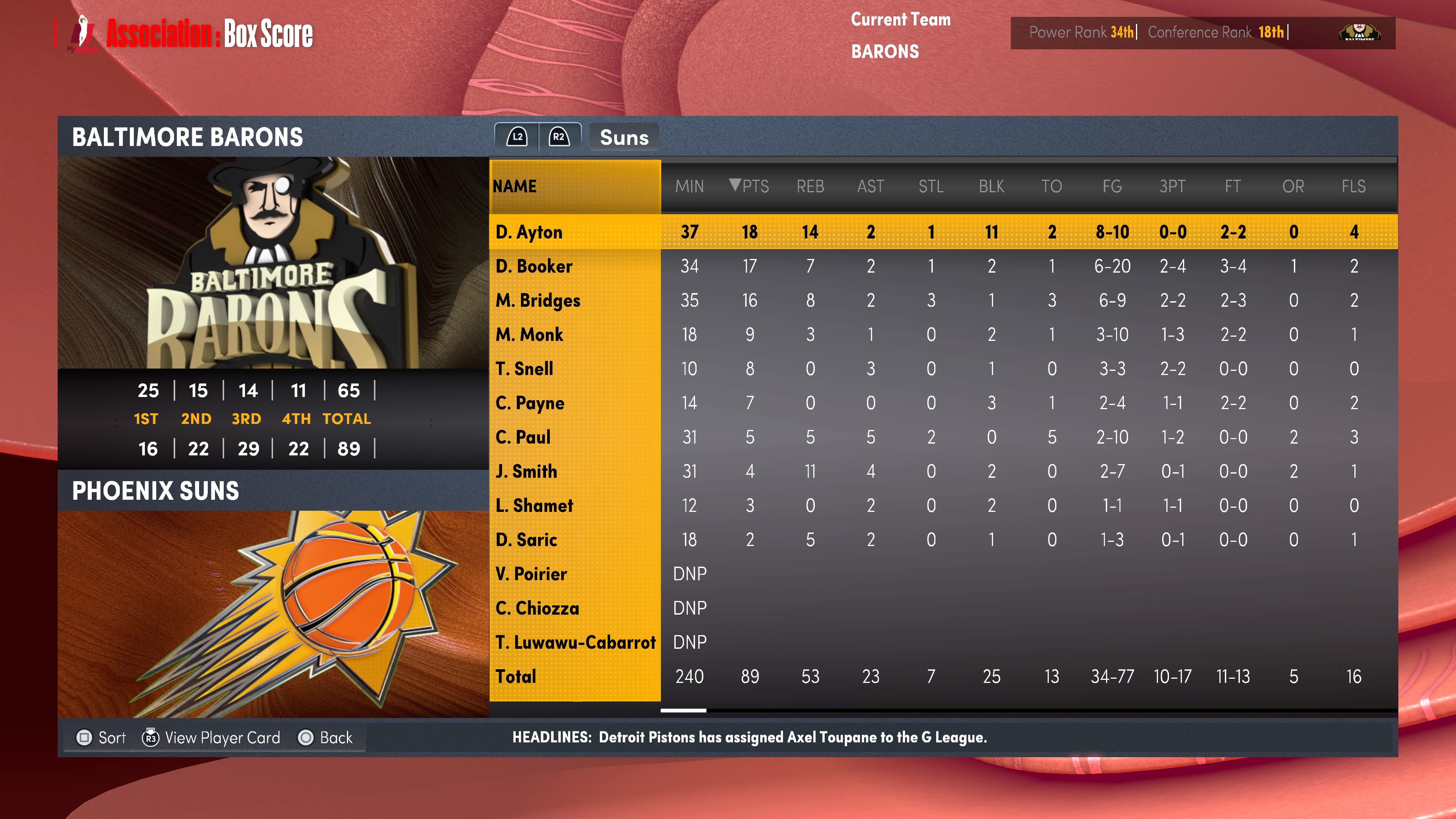
Task: Select the V. Poirier DNP row
Action: coord(531,574)
